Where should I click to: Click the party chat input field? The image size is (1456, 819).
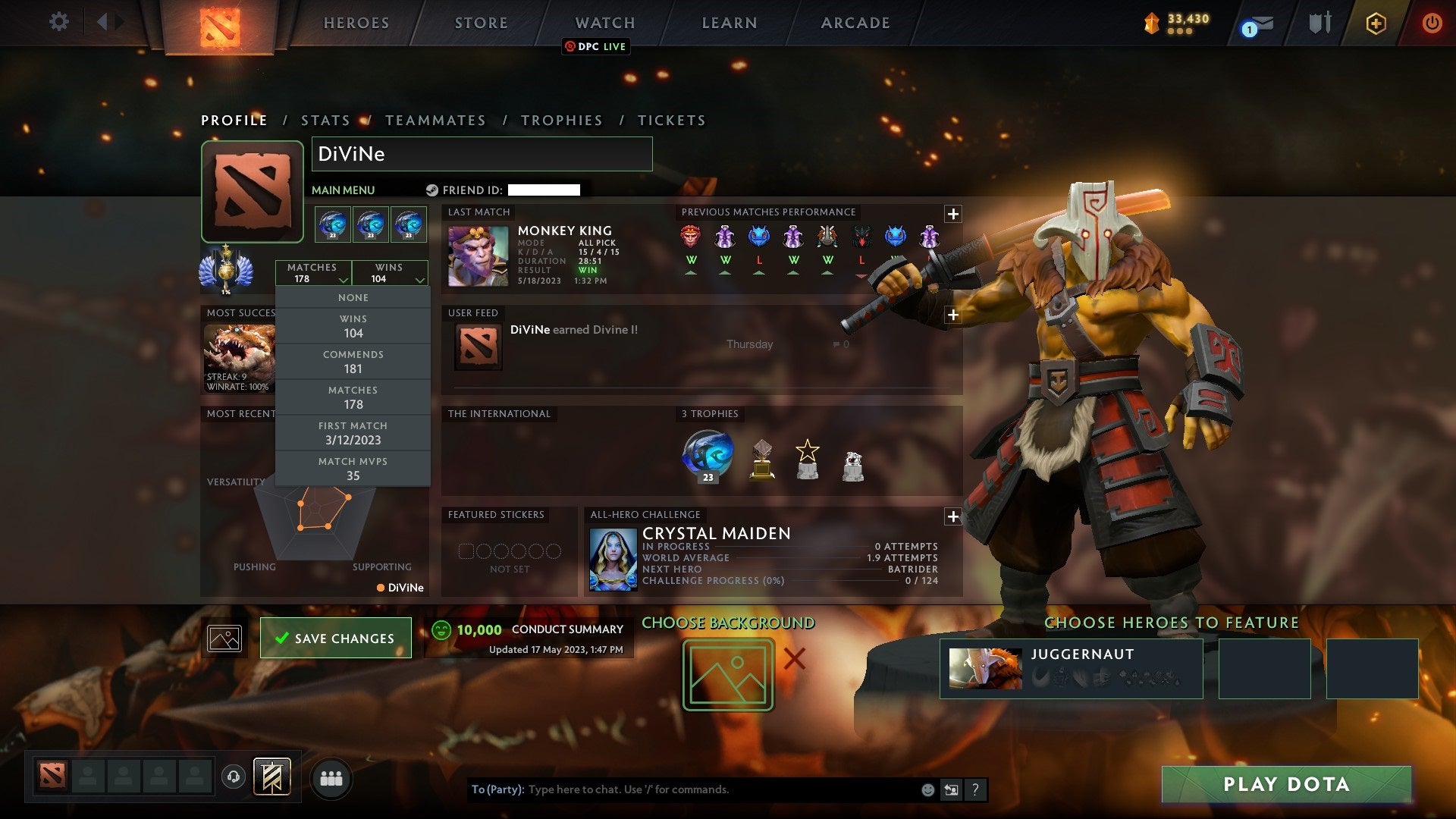coord(682,789)
